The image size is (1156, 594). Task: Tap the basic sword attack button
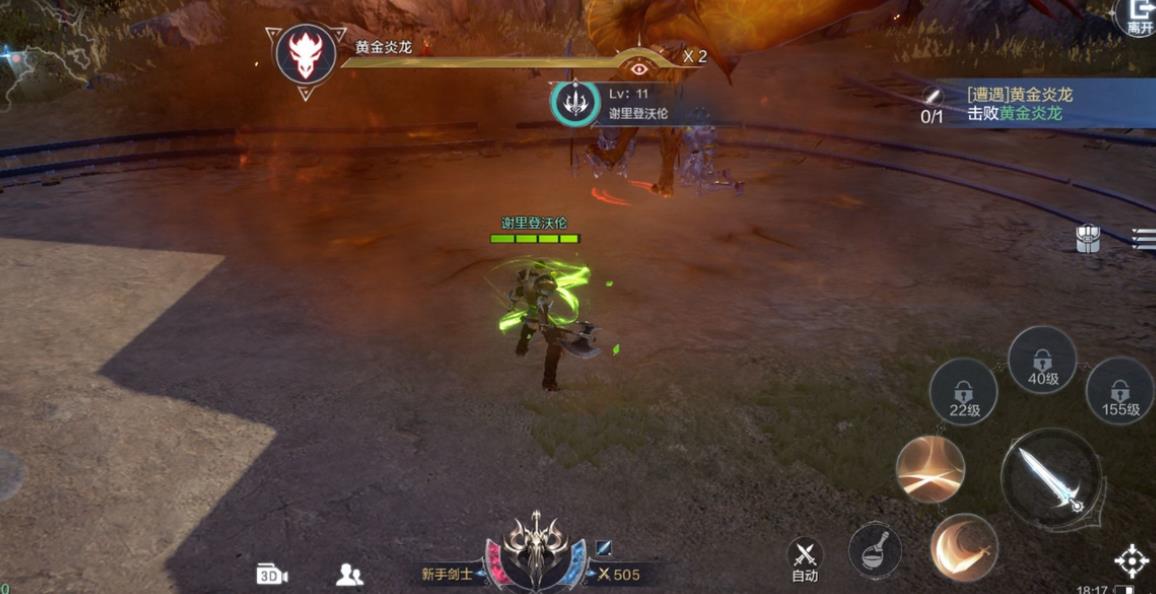pyautogui.click(x=1051, y=479)
